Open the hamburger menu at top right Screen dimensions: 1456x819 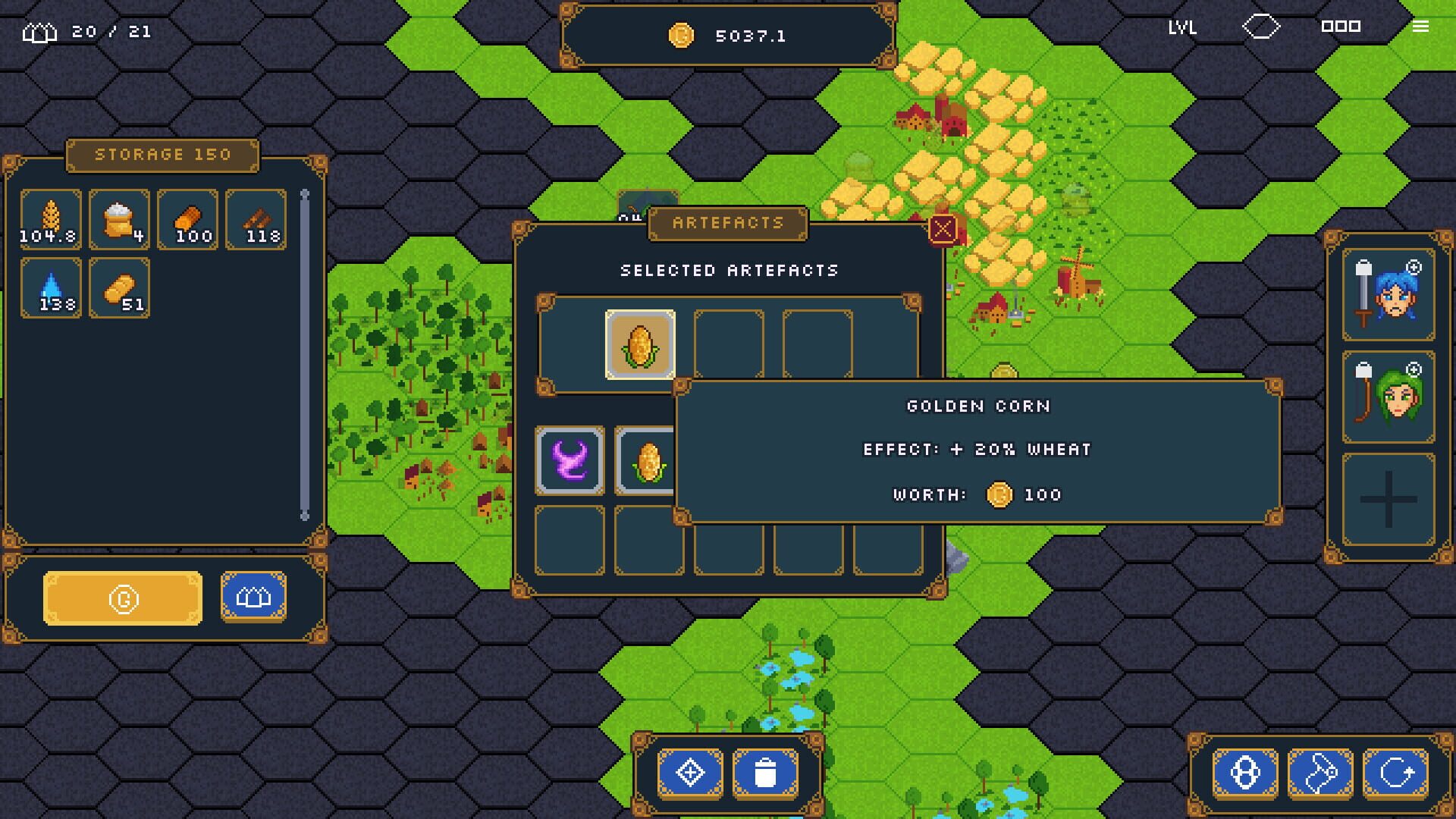click(x=1420, y=27)
